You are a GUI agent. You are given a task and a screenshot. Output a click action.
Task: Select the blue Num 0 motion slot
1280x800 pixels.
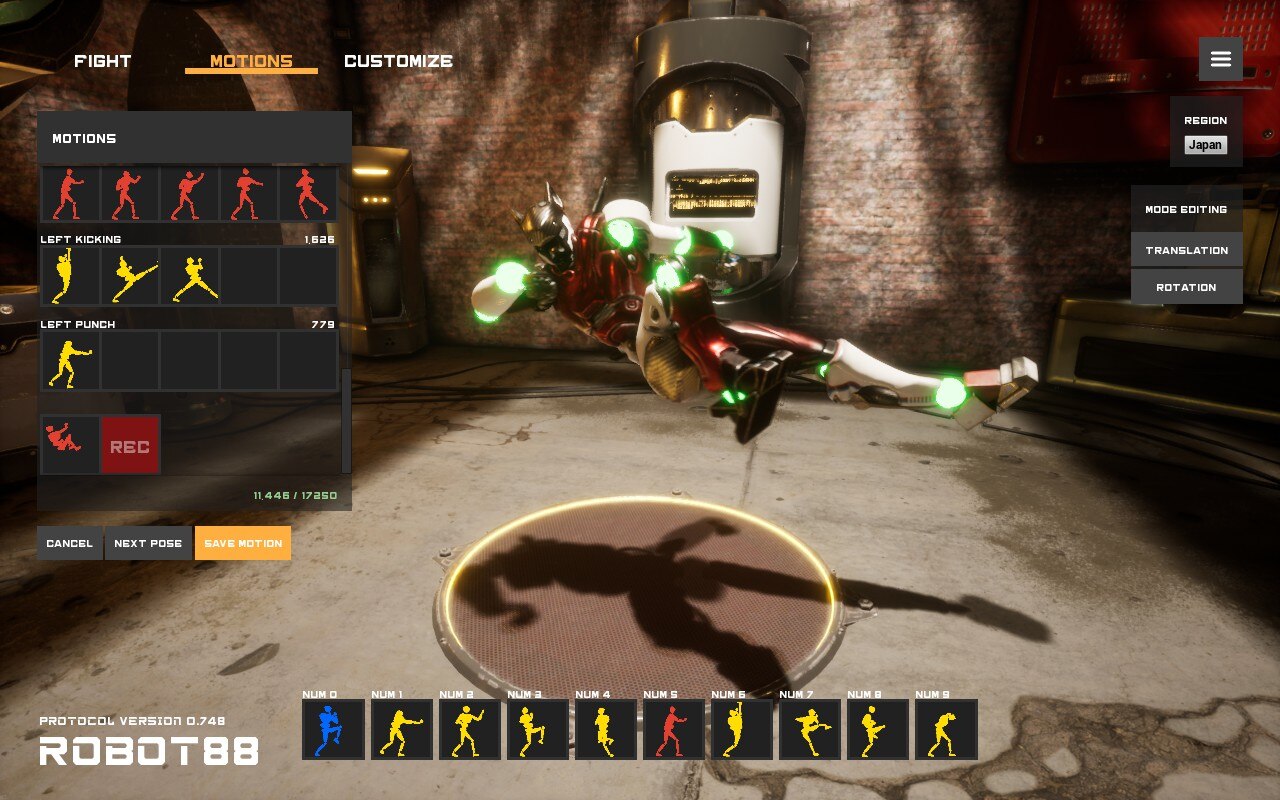(333, 730)
